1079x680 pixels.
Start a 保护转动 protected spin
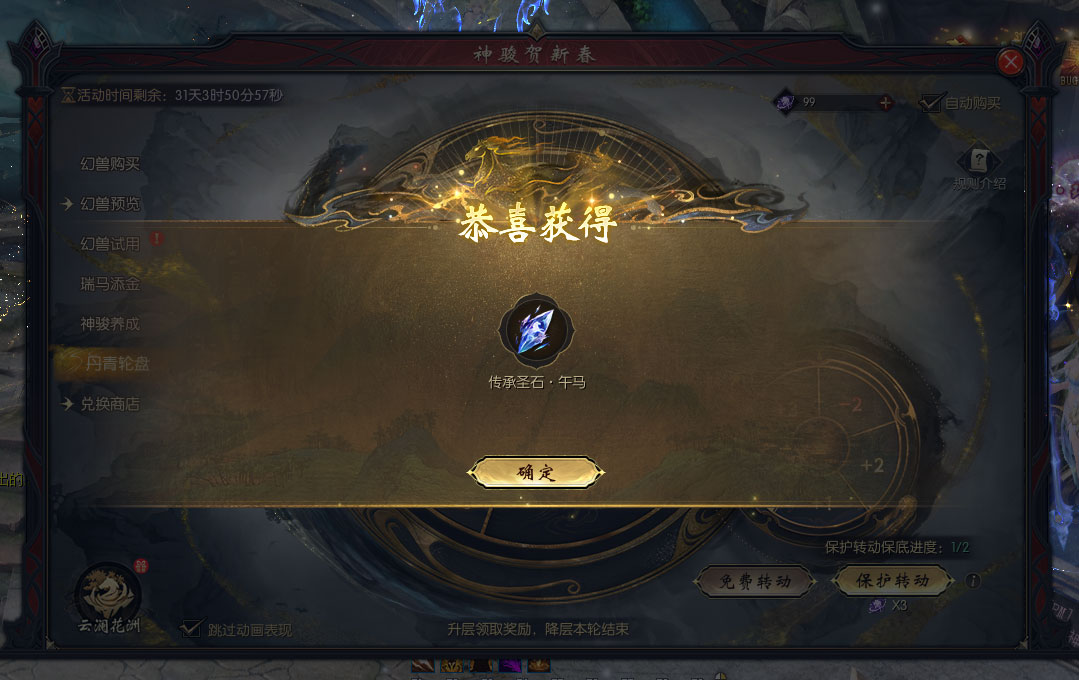coord(893,581)
